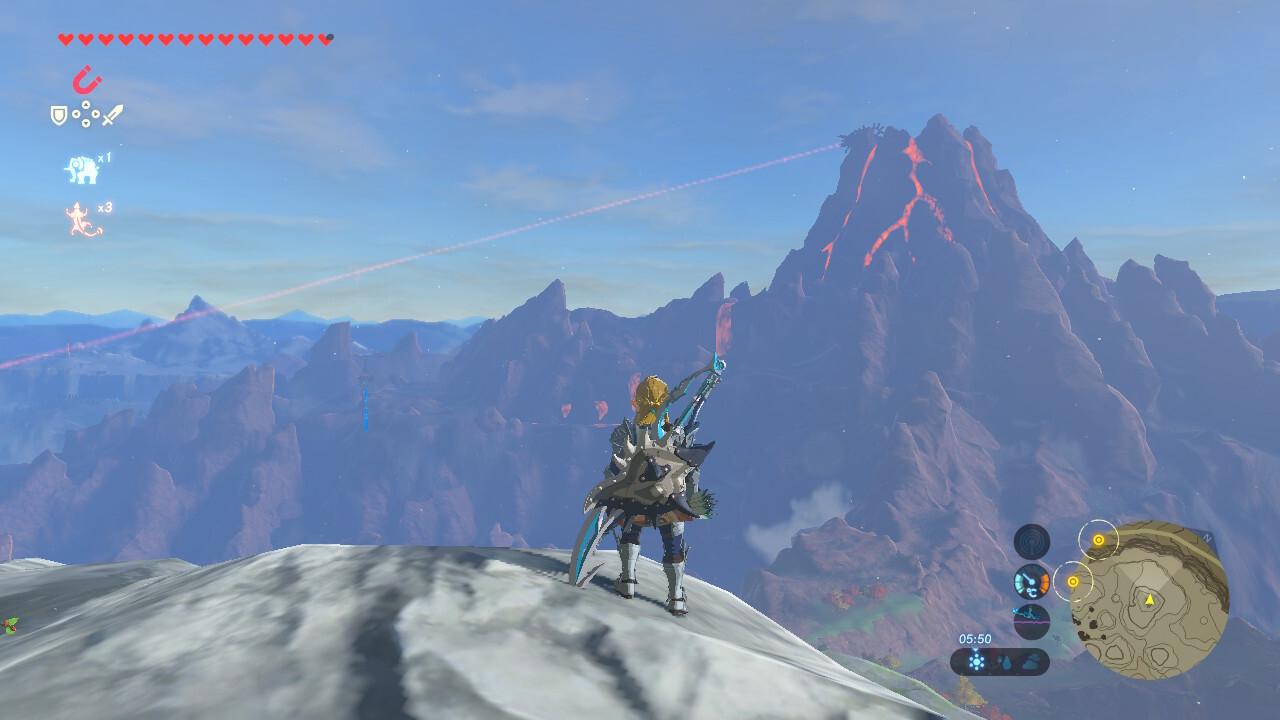Open the circular terrain minimap

coord(1150,600)
